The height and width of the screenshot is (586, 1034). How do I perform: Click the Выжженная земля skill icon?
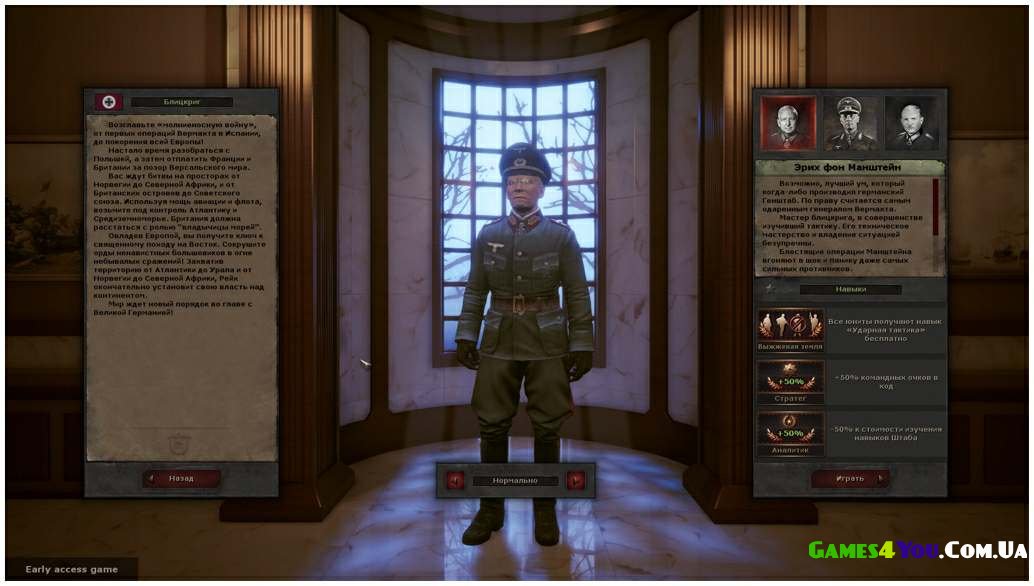point(790,326)
